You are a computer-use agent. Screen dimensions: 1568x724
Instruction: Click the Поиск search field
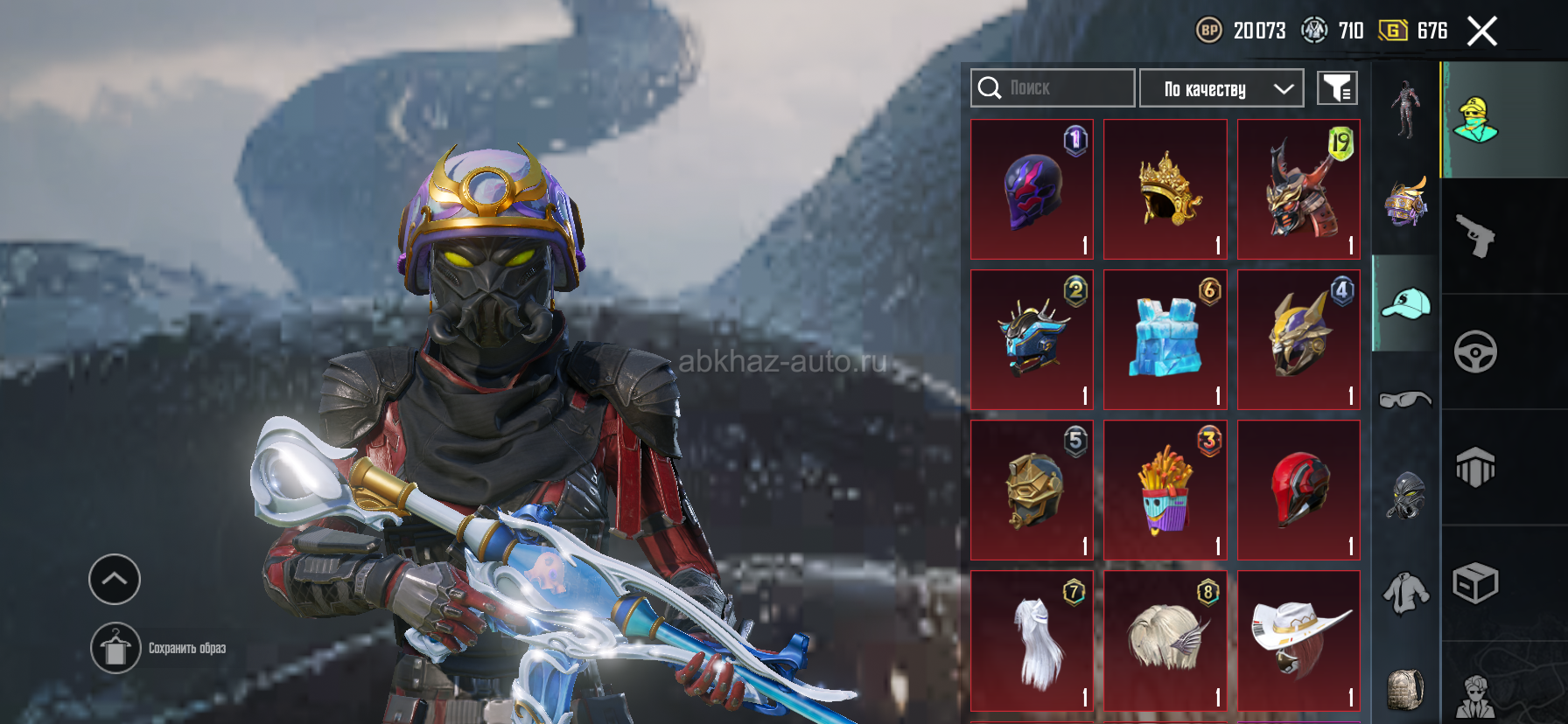[1053, 88]
